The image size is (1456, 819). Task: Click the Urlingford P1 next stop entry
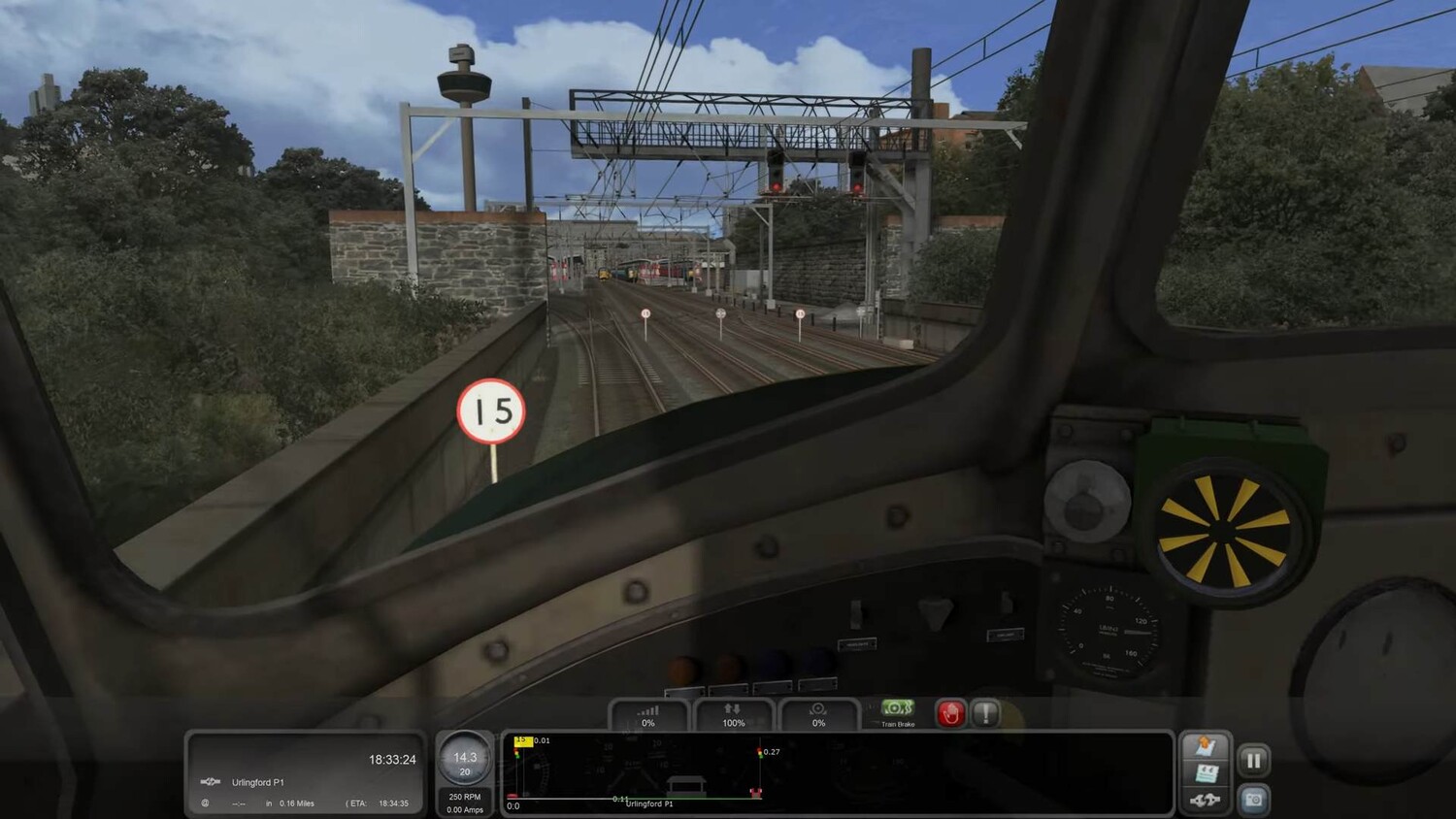[257, 782]
